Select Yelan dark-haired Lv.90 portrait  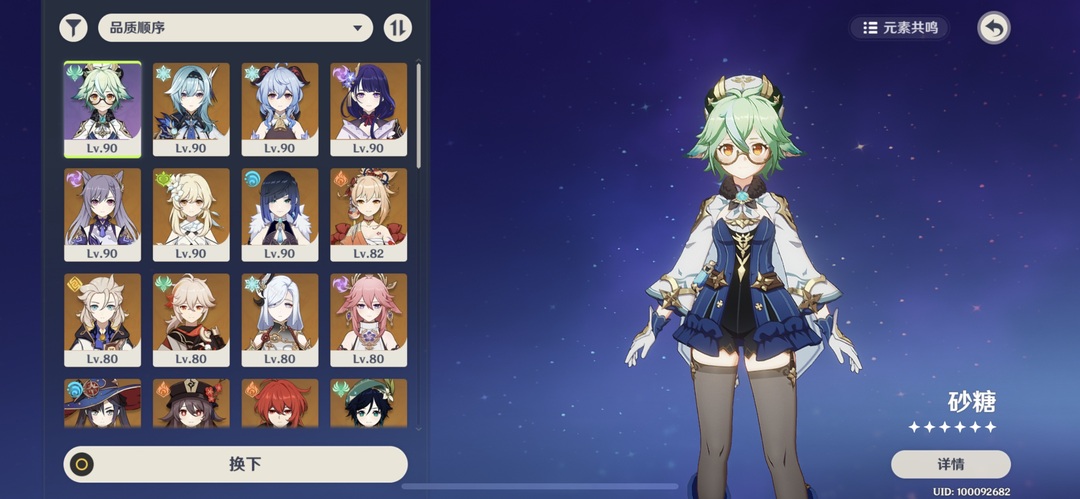[x=280, y=214]
